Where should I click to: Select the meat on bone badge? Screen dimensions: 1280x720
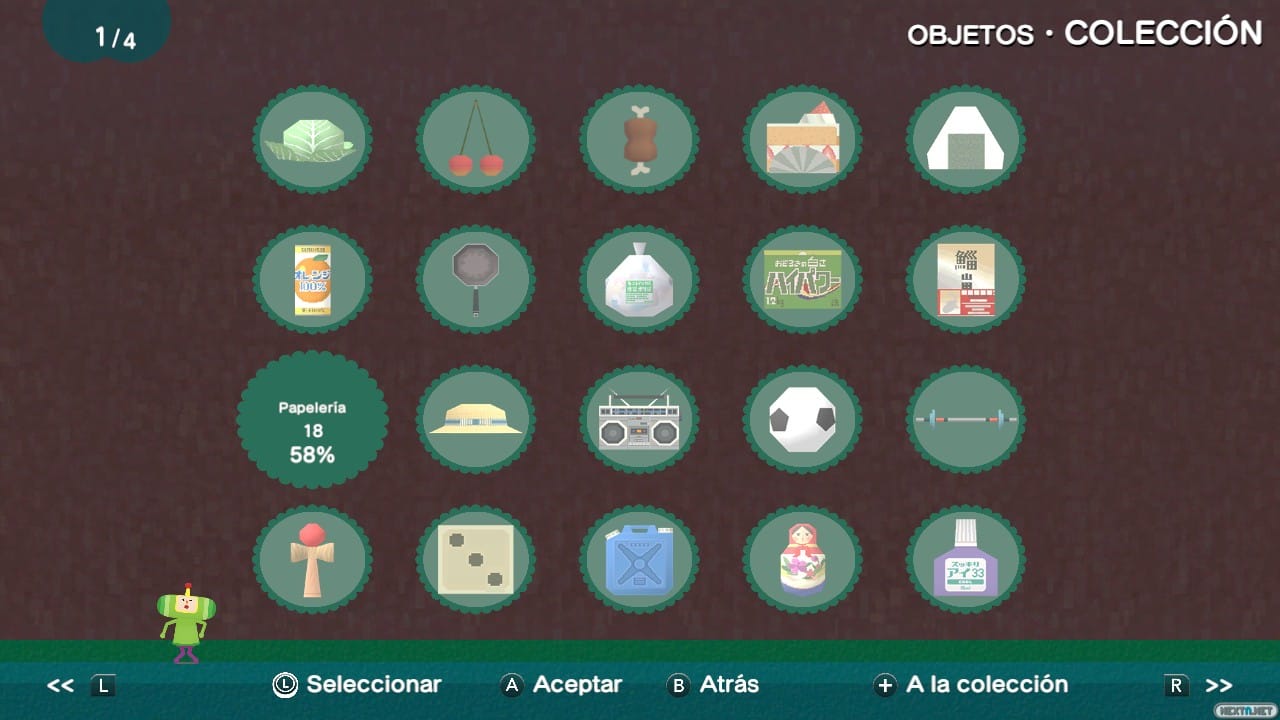[x=640, y=139]
